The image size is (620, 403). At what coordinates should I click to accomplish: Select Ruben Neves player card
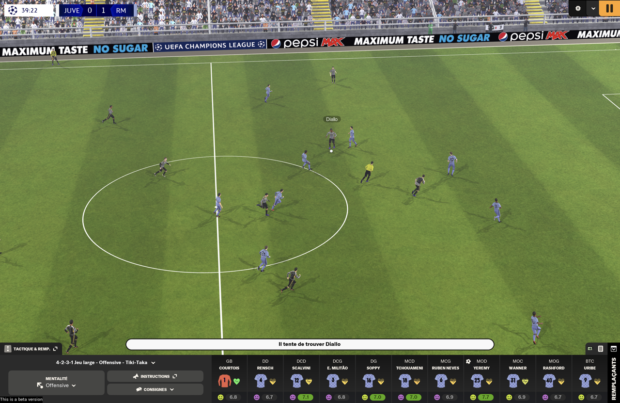point(445,380)
